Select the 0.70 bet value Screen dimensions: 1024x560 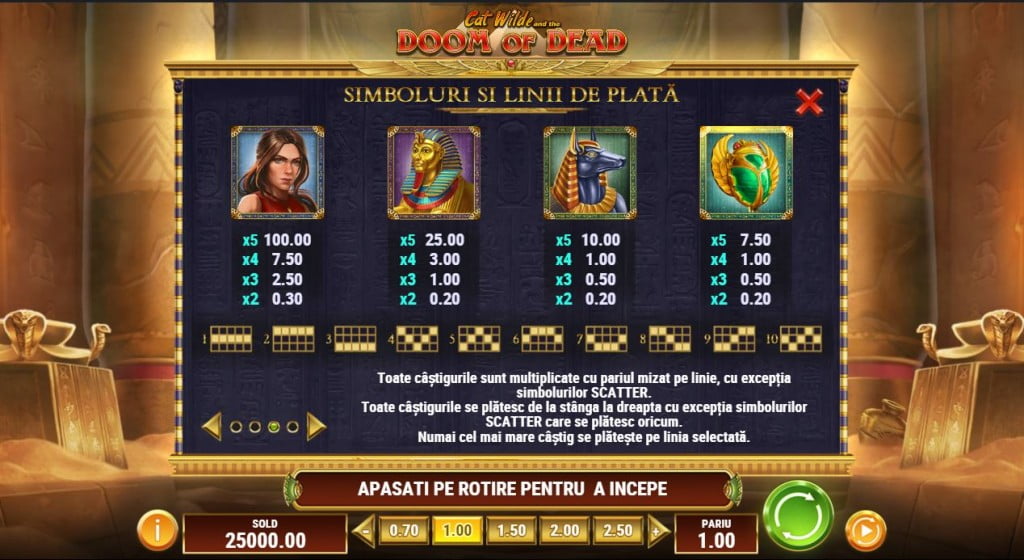pyautogui.click(x=404, y=530)
